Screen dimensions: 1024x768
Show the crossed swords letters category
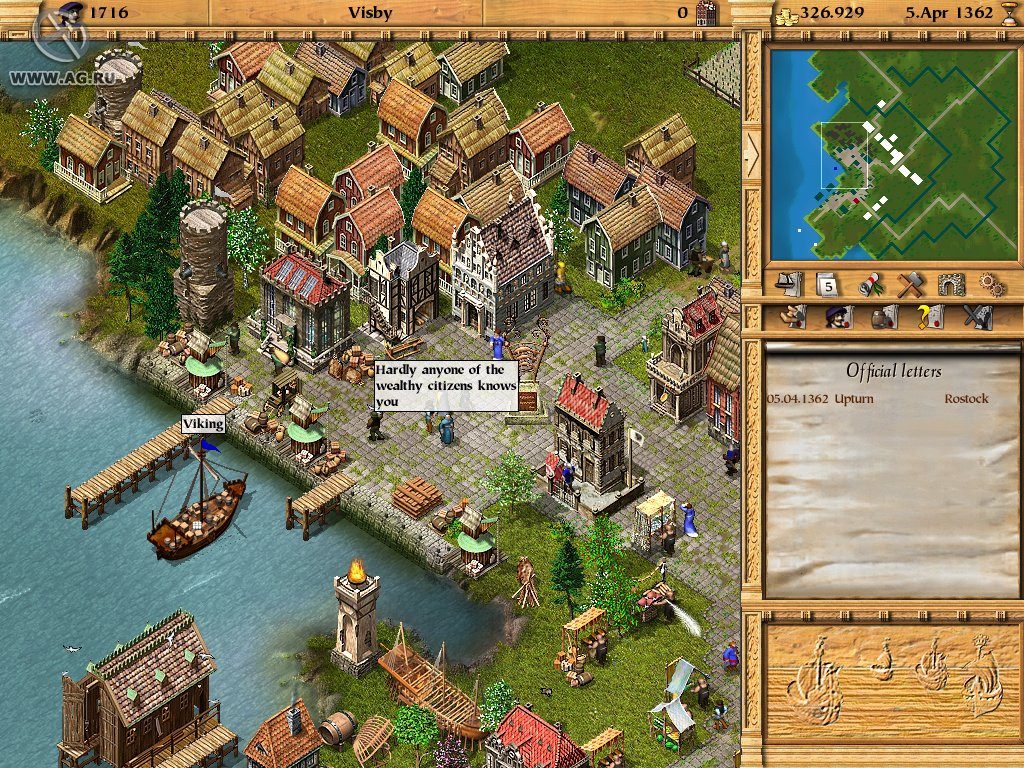[975, 317]
